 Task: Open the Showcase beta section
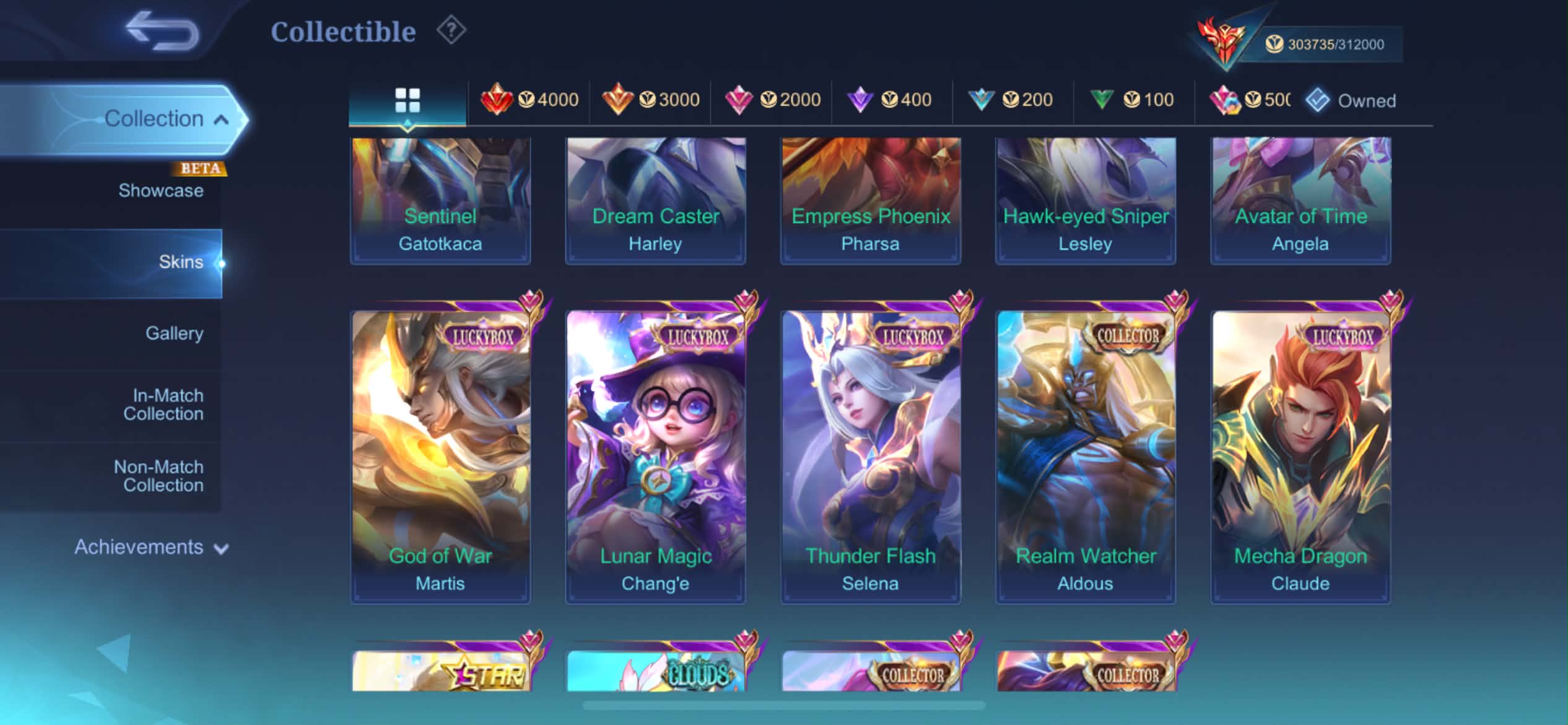pos(160,190)
